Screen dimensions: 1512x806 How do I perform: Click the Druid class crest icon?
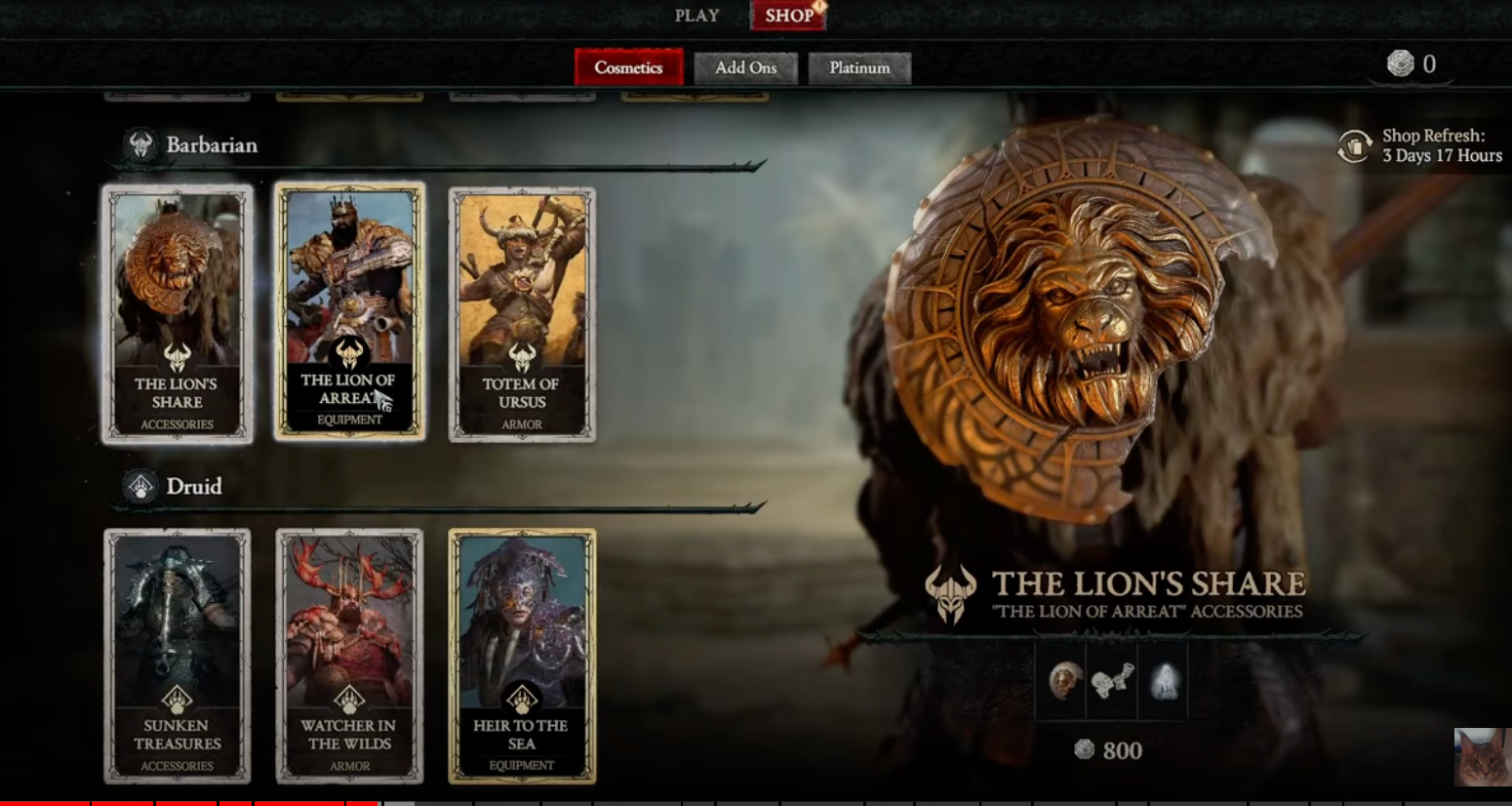[139, 486]
